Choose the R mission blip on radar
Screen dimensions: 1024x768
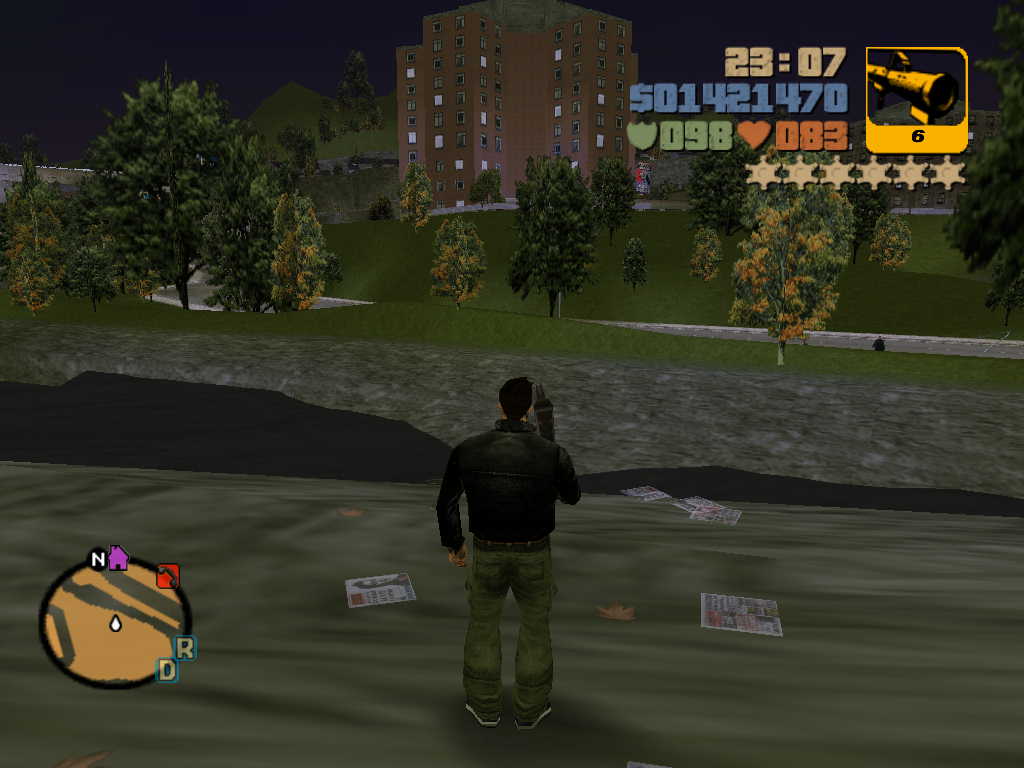click(185, 647)
